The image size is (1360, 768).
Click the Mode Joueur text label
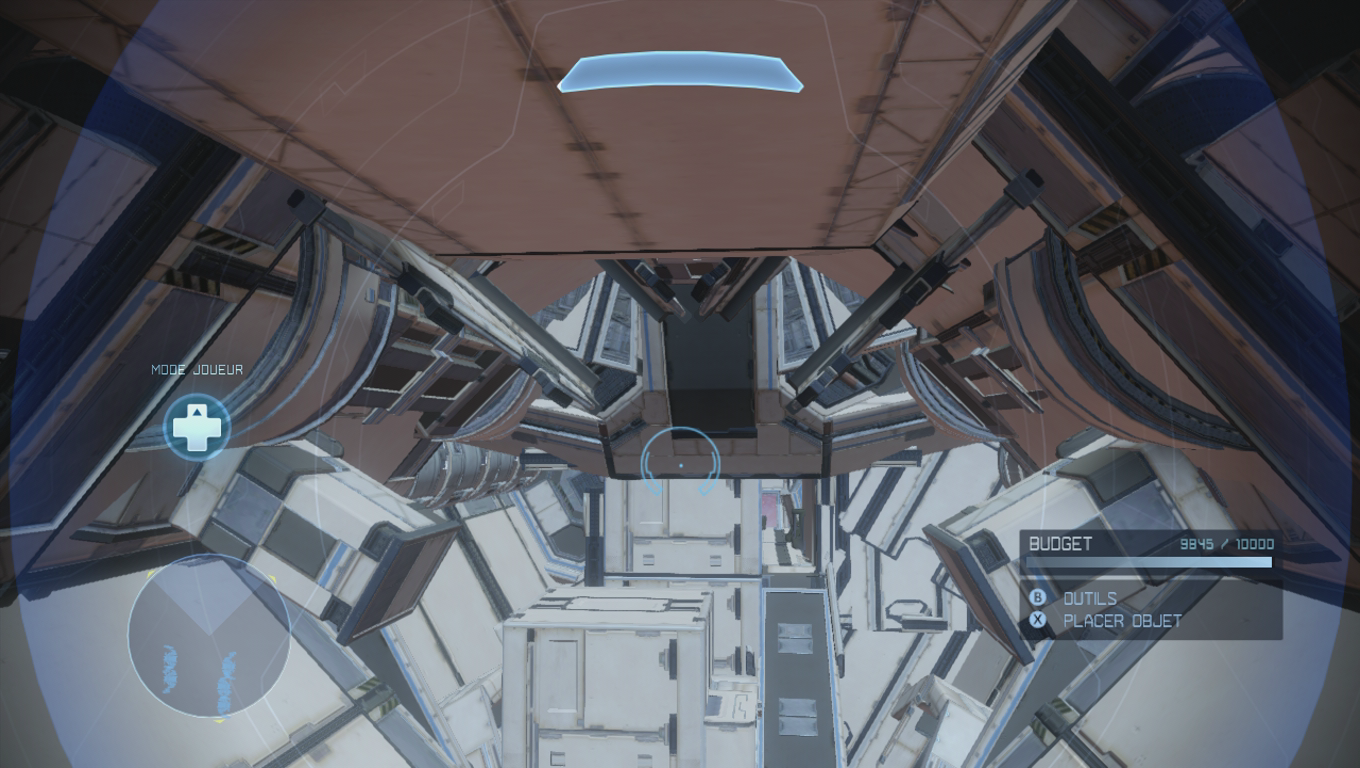pos(196,369)
